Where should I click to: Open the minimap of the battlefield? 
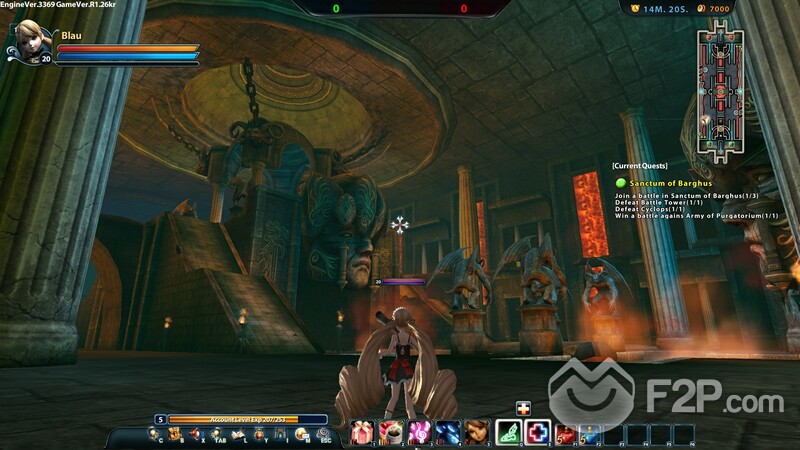[721, 84]
